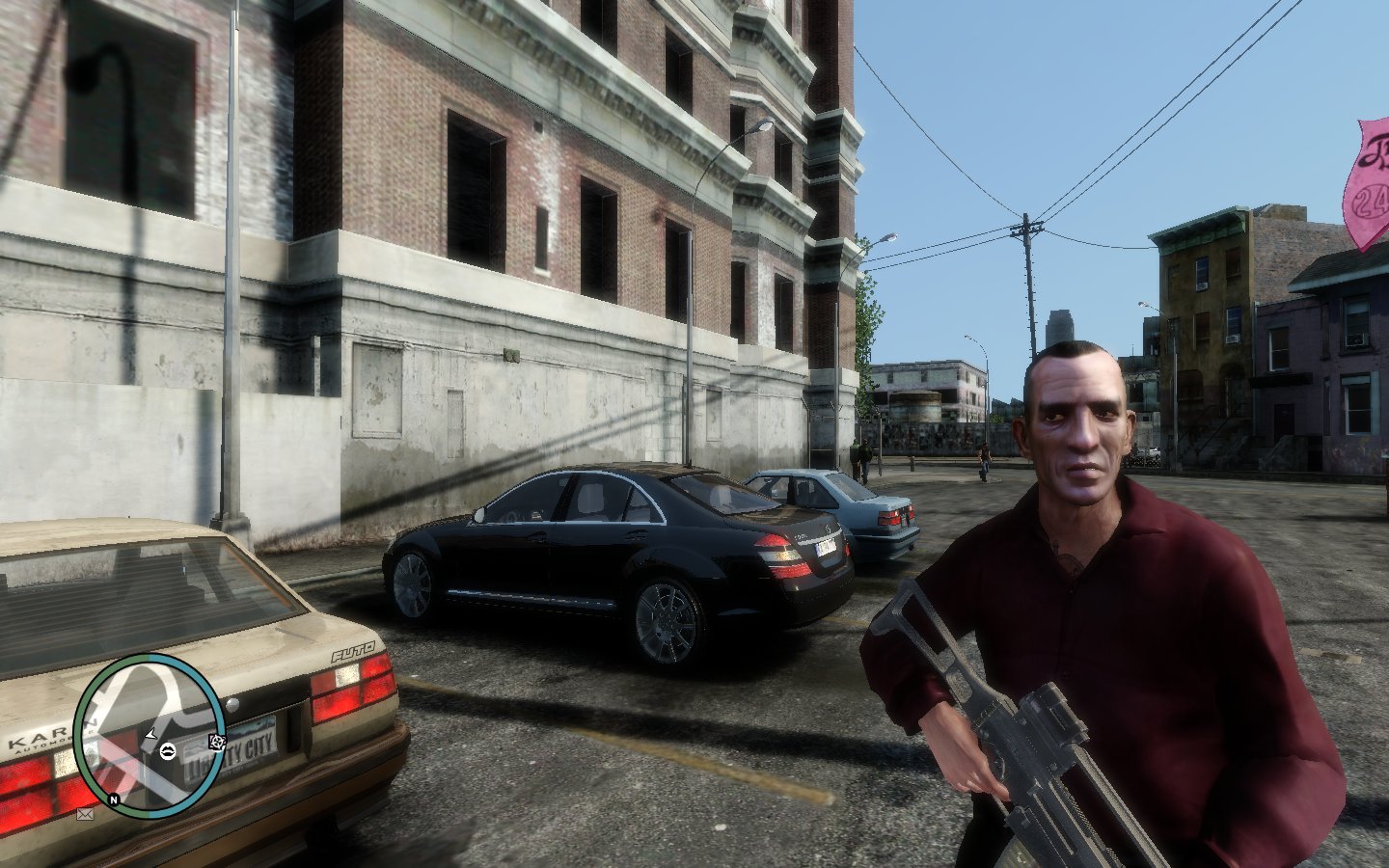Select the player arrow in the minimap center
Screen dimensions: 1389x868
(x=151, y=736)
